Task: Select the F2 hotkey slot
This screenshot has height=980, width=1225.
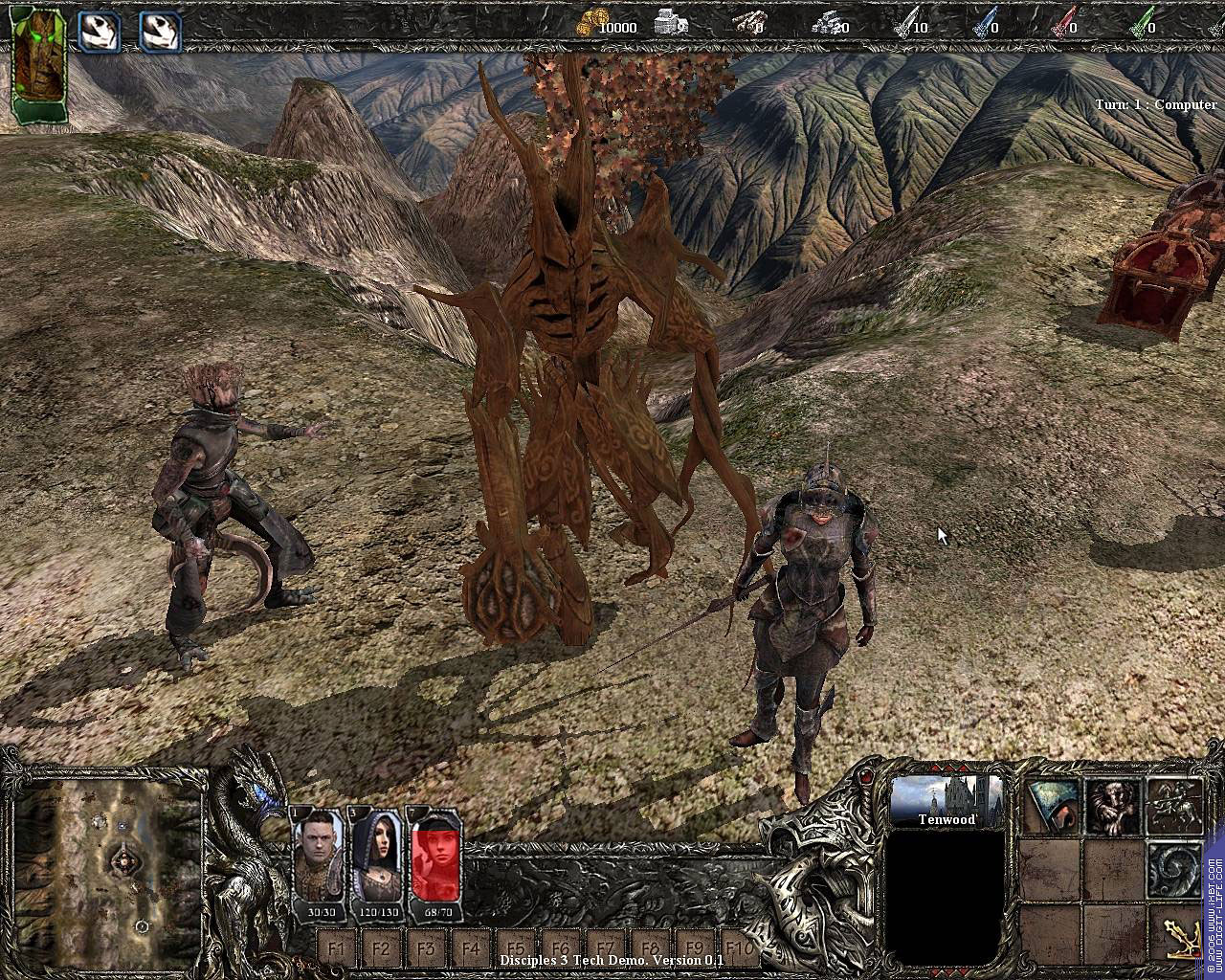Action: tap(382, 949)
